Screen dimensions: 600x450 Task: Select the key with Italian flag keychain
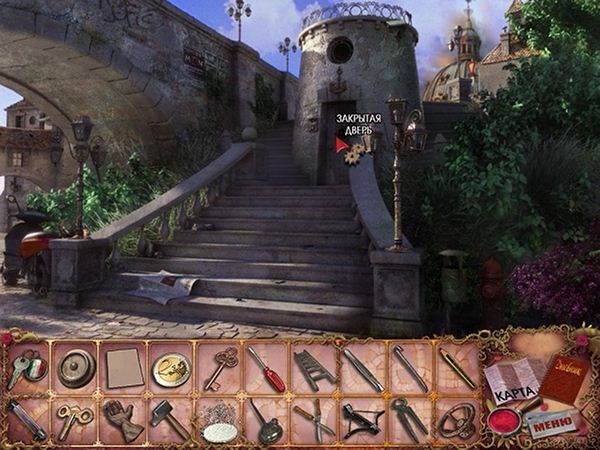click(x=24, y=369)
